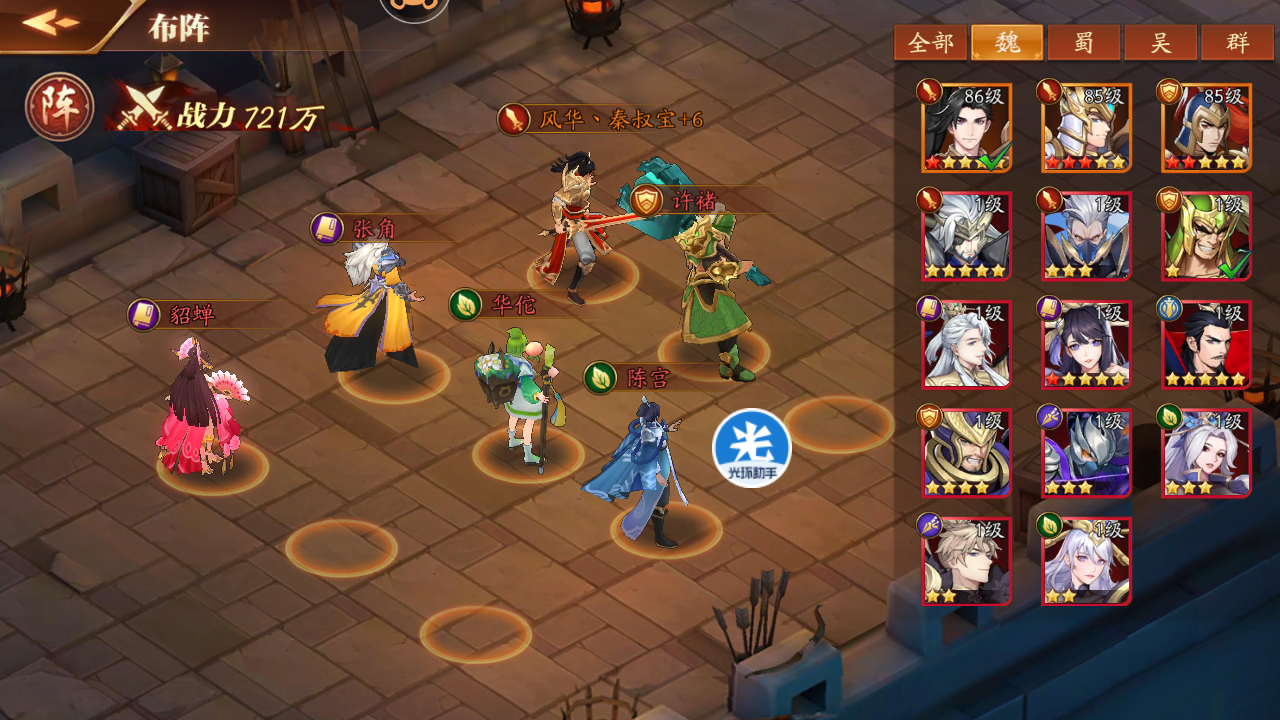Go back using the arrow button

(x=52, y=22)
